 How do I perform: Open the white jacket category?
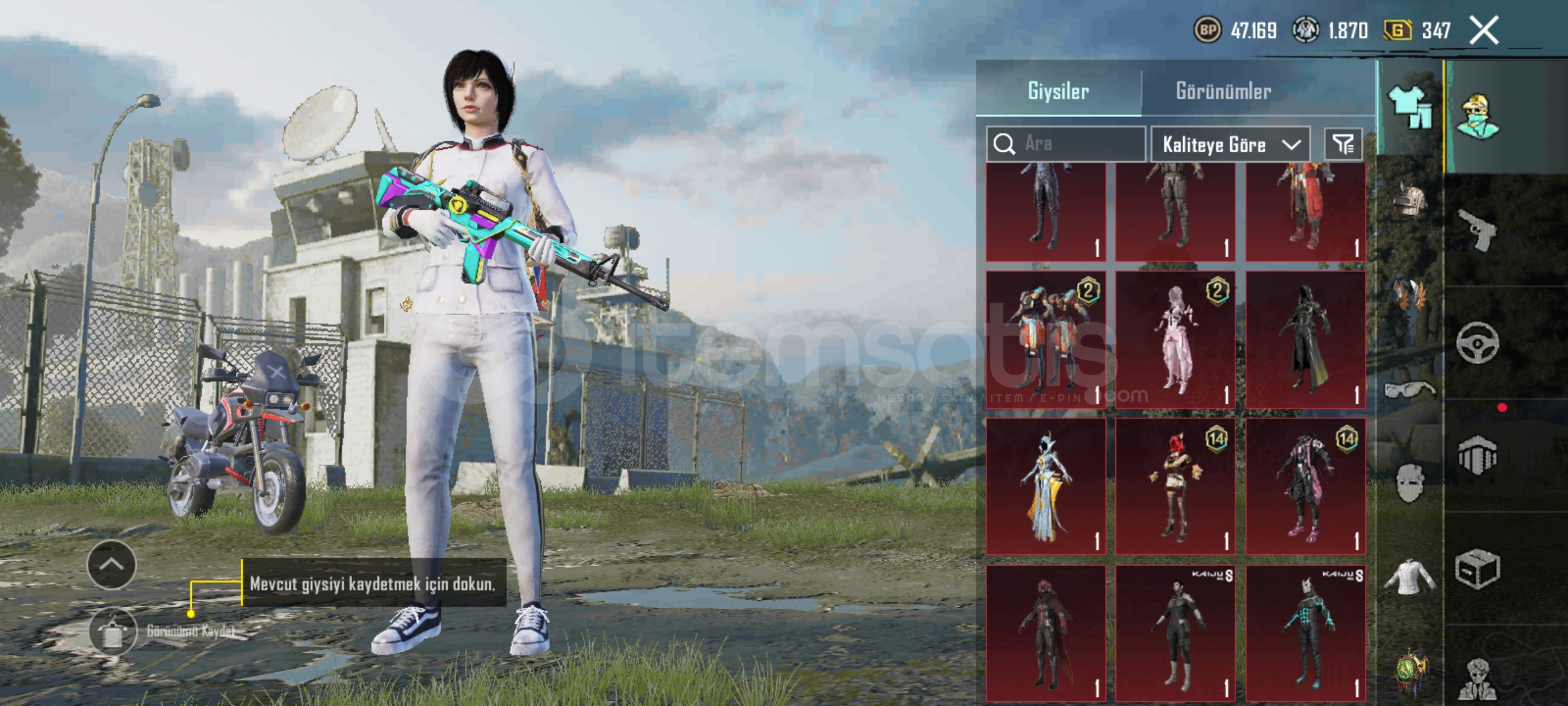(x=1410, y=577)
